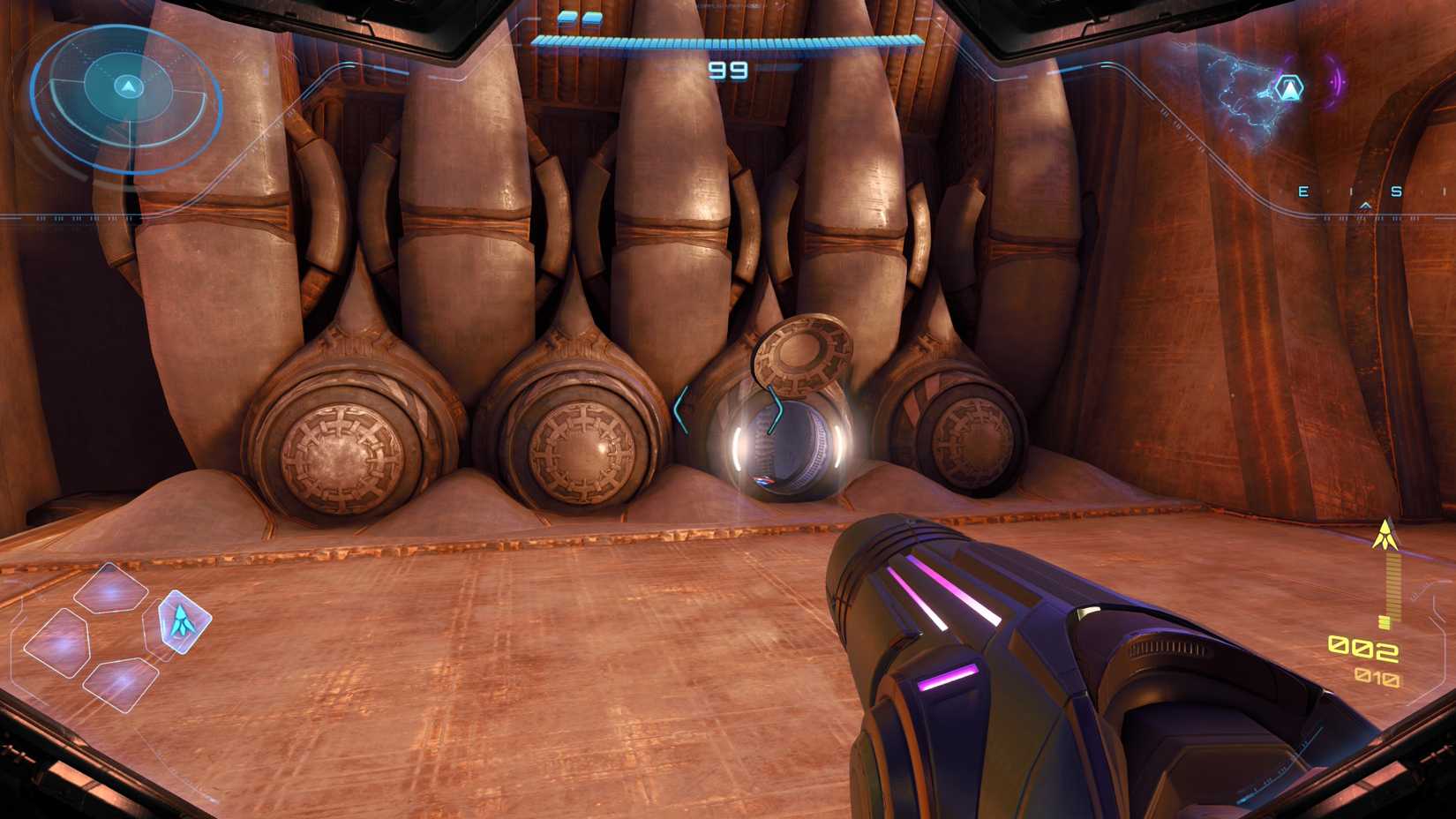Click the glowing Morph Ball tunnel opening
Viewport: 1456px width, 819px height.
pyautogui.click(x=781, y=446)
